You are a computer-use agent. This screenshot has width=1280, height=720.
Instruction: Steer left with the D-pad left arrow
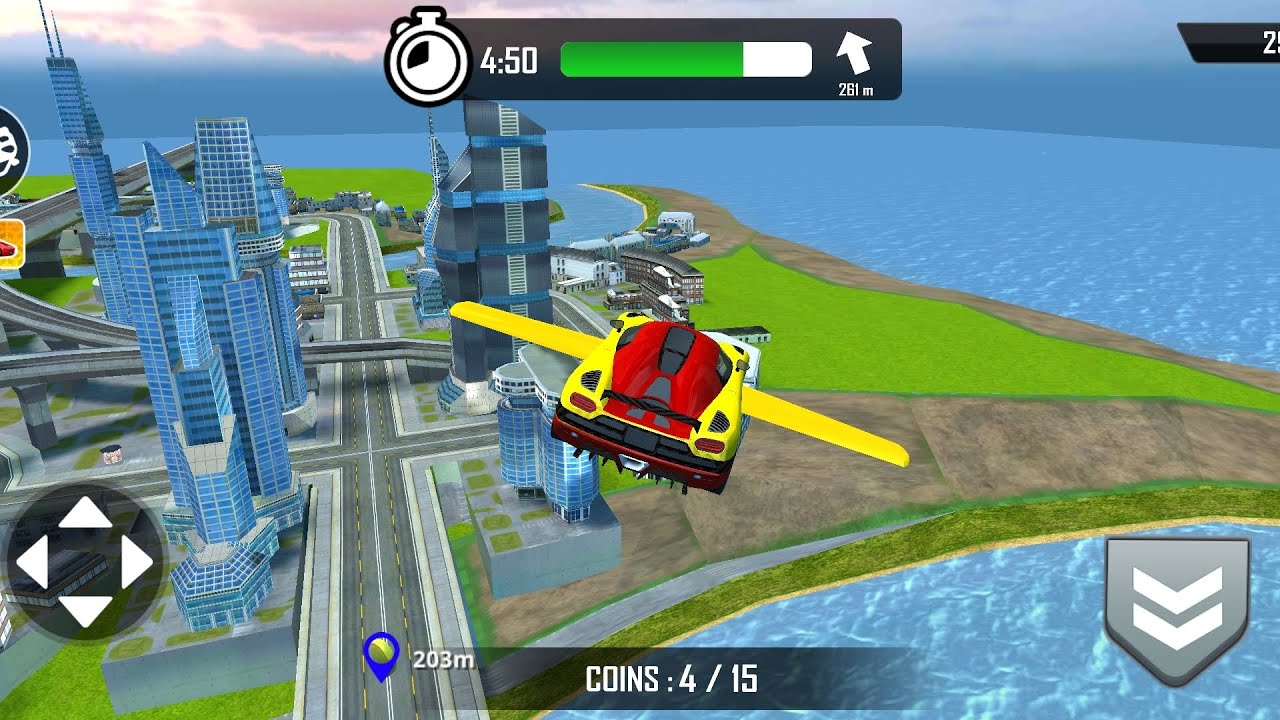click(32, 562)
